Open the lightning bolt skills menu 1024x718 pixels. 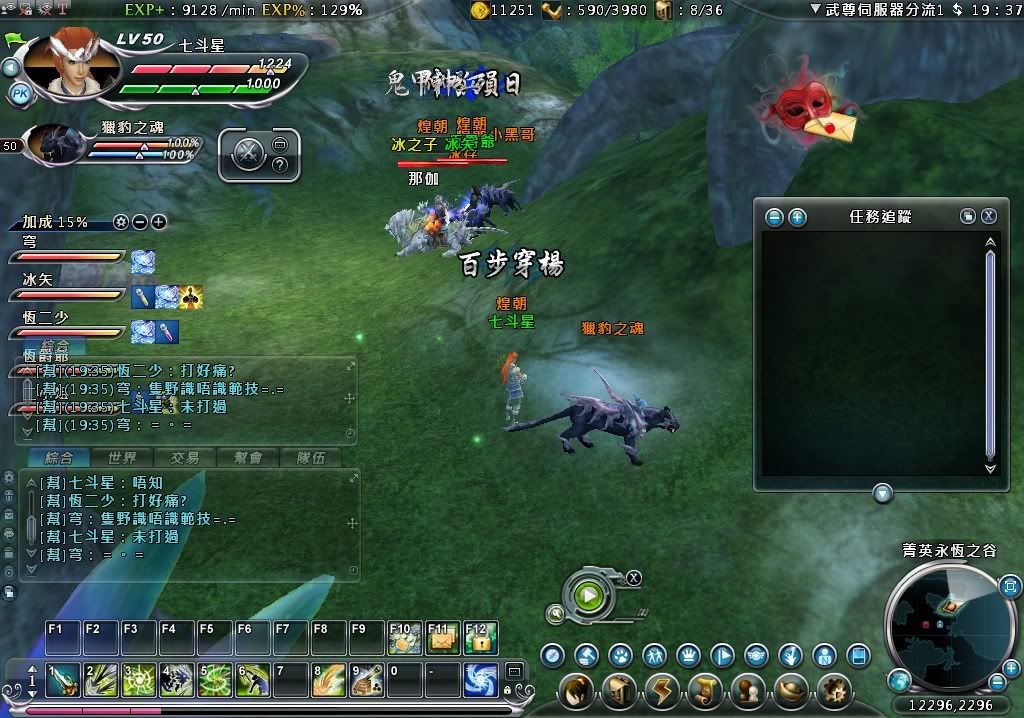(661, 690)
